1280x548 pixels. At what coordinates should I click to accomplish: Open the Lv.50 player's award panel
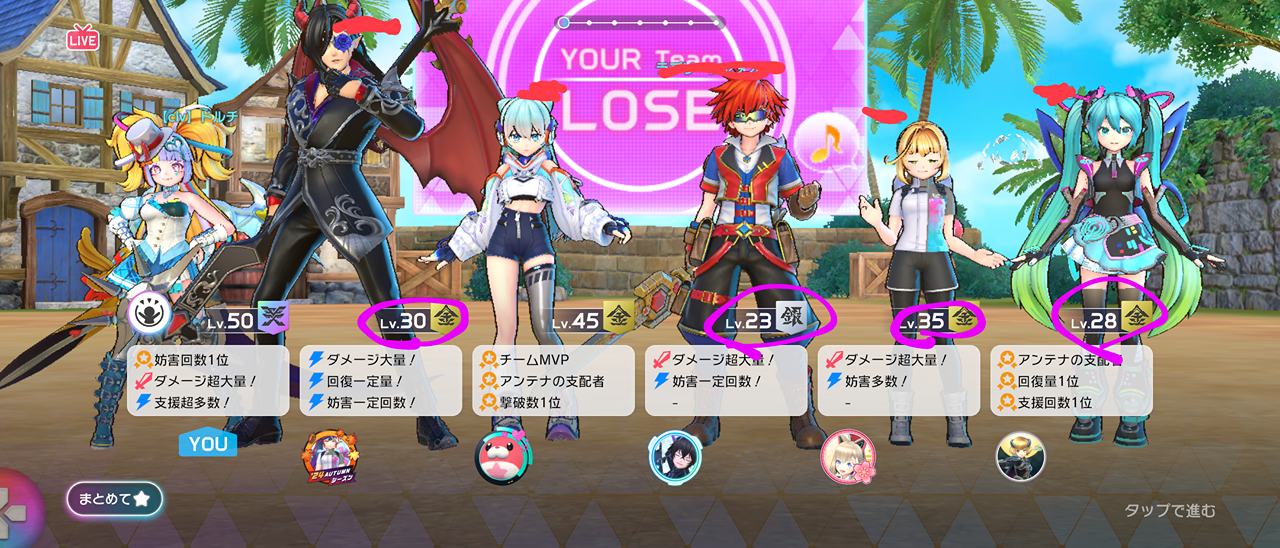click(208, 381)
